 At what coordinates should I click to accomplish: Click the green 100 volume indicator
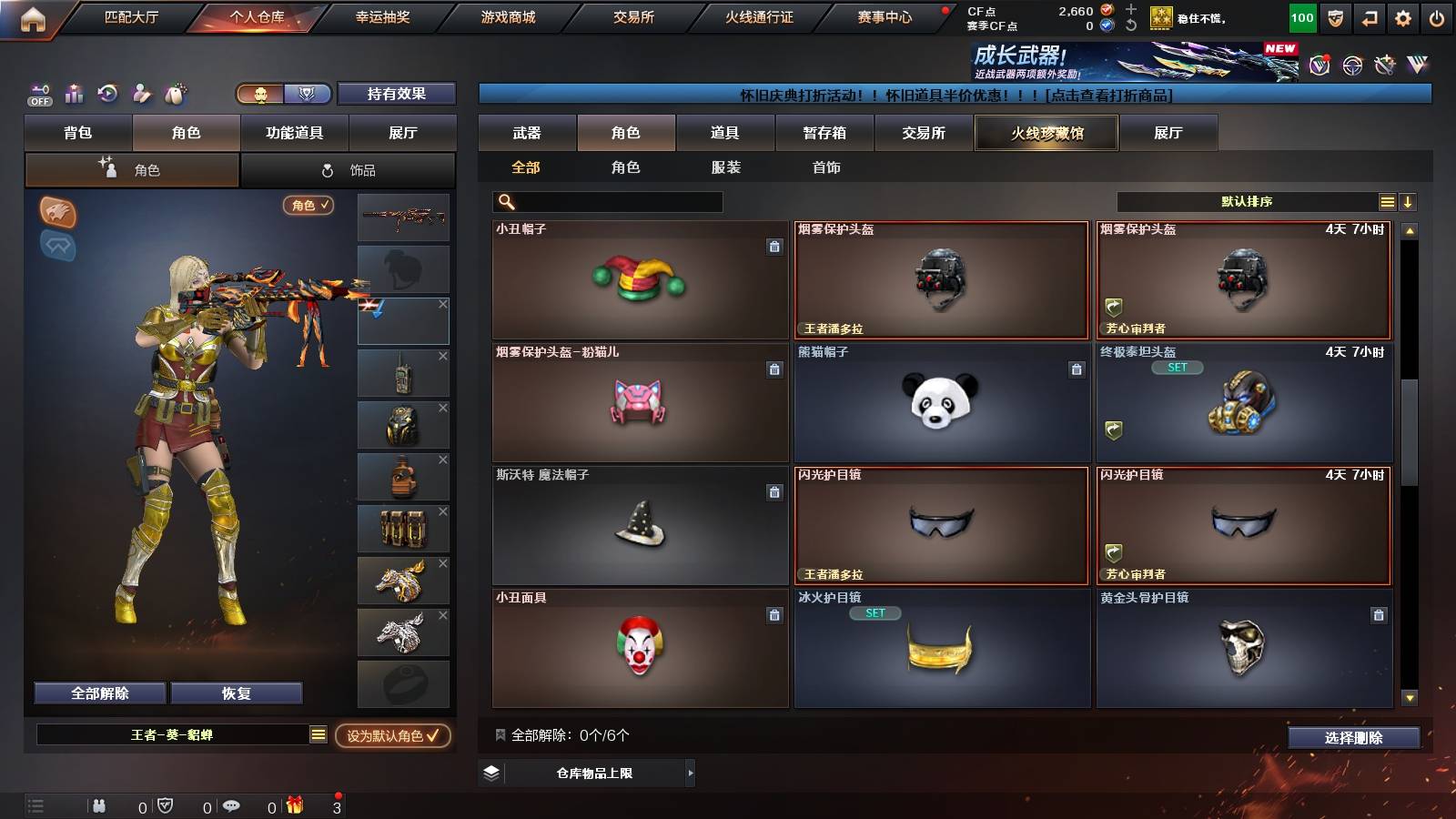click(x=1301, y=16)
